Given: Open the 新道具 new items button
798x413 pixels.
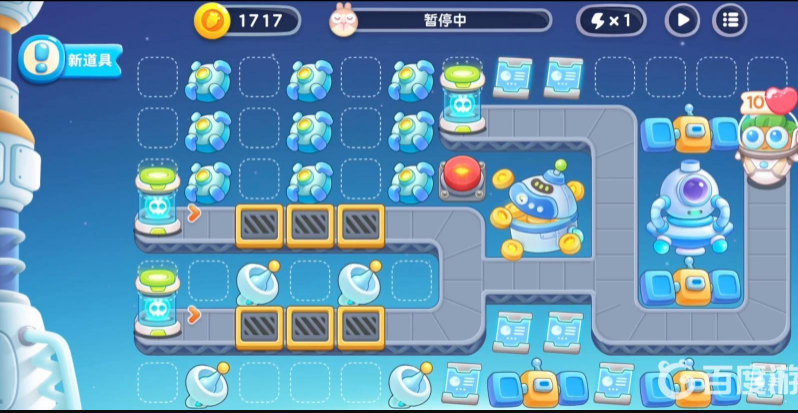Looking at the screenshot, I should click(x=70, y=60).
